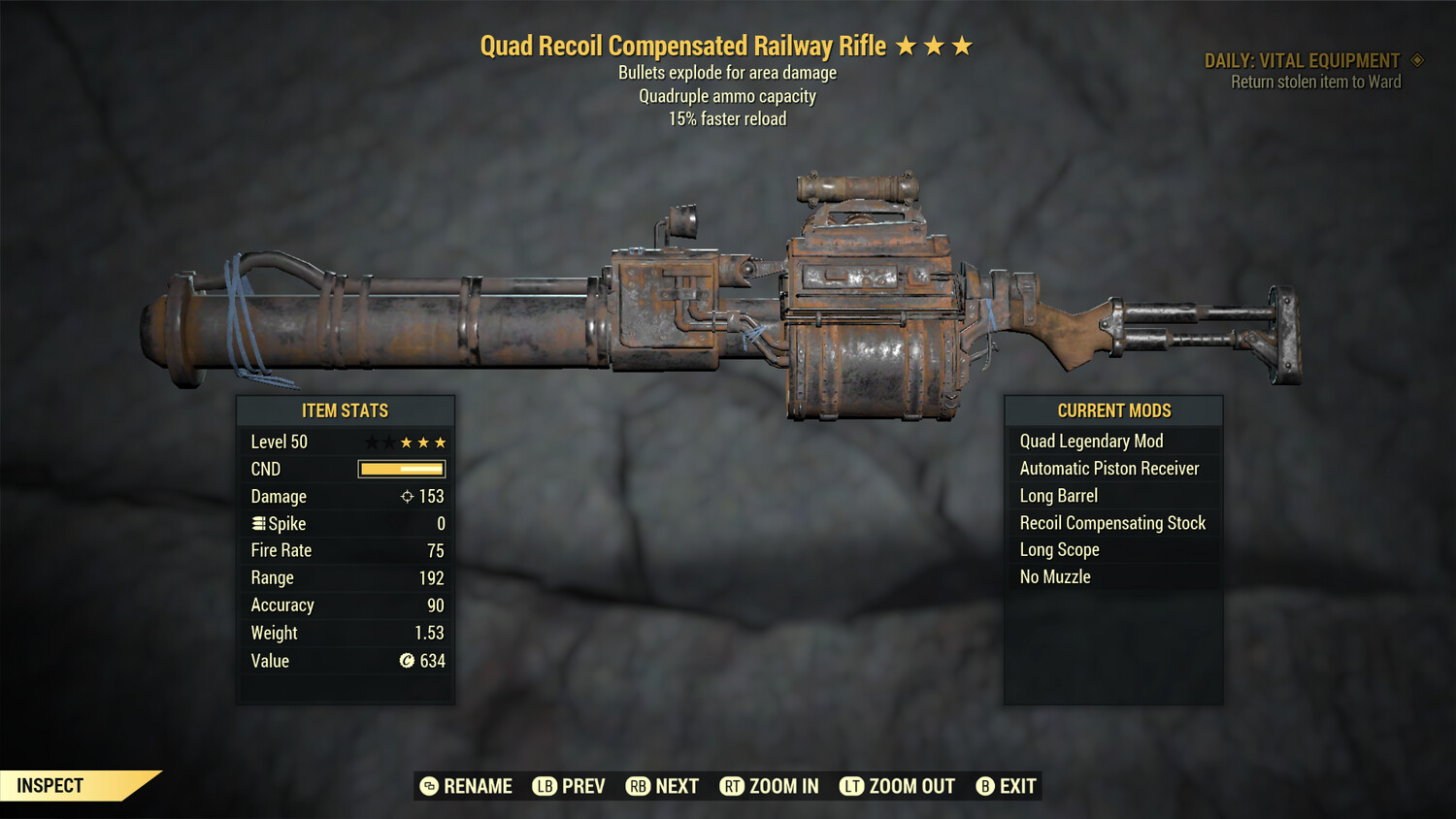Expand the Current Mods panel header
1456x819 pixels.
(1113, 409)
